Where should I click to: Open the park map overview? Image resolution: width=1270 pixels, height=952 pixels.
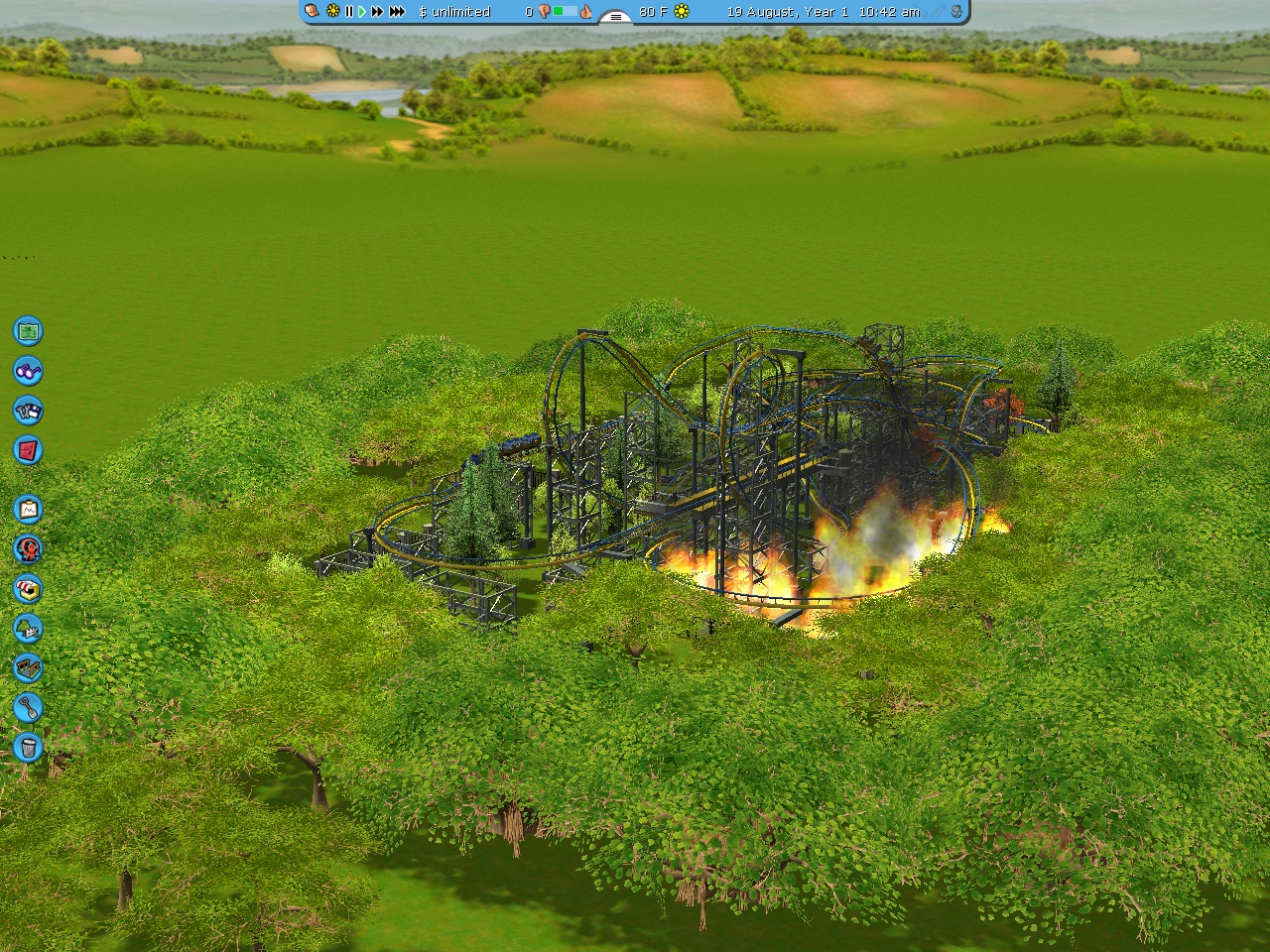point(28,330)
